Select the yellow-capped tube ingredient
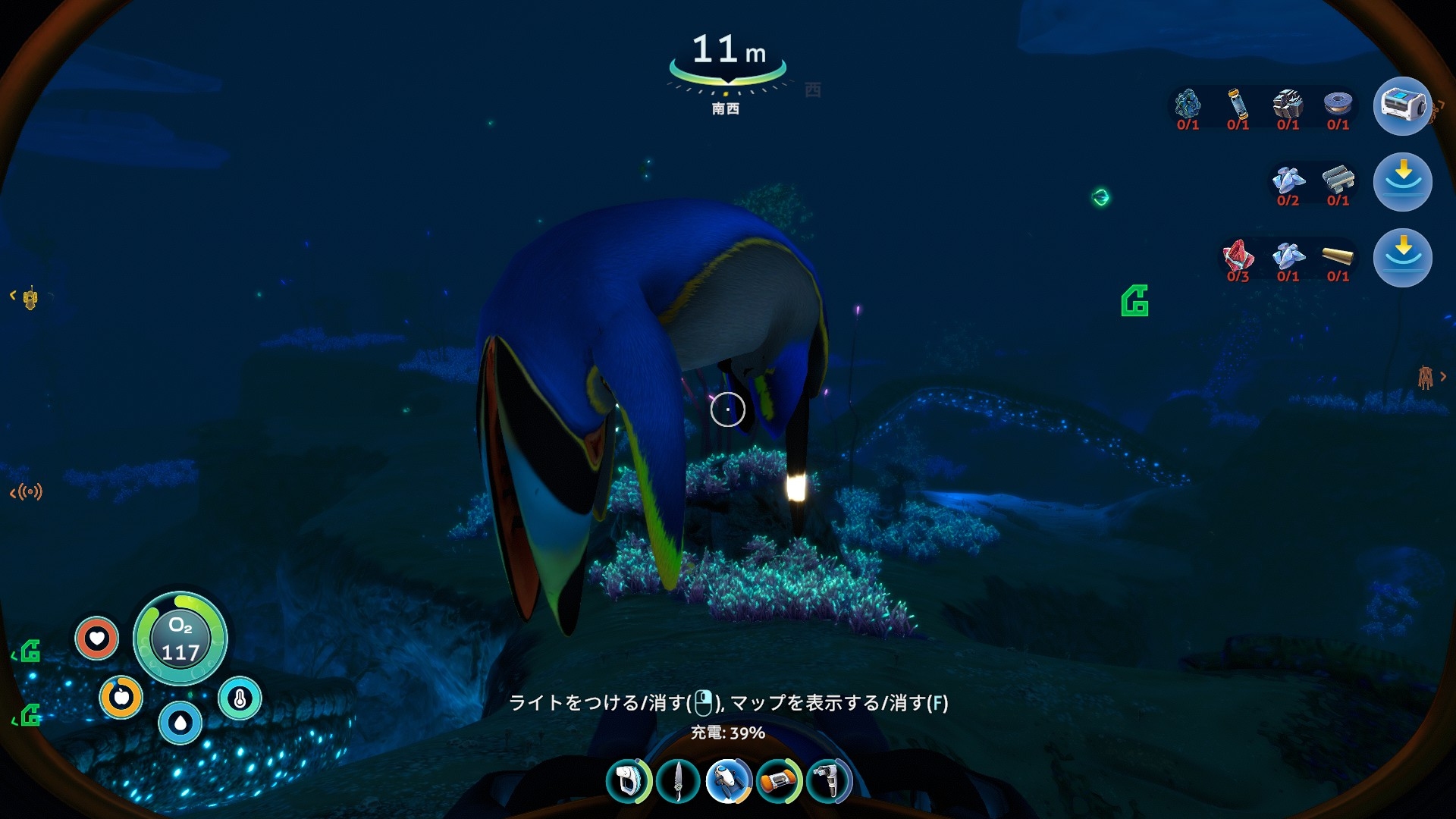Screen dimensions: 1456x819 click(x=1238, y=105)
